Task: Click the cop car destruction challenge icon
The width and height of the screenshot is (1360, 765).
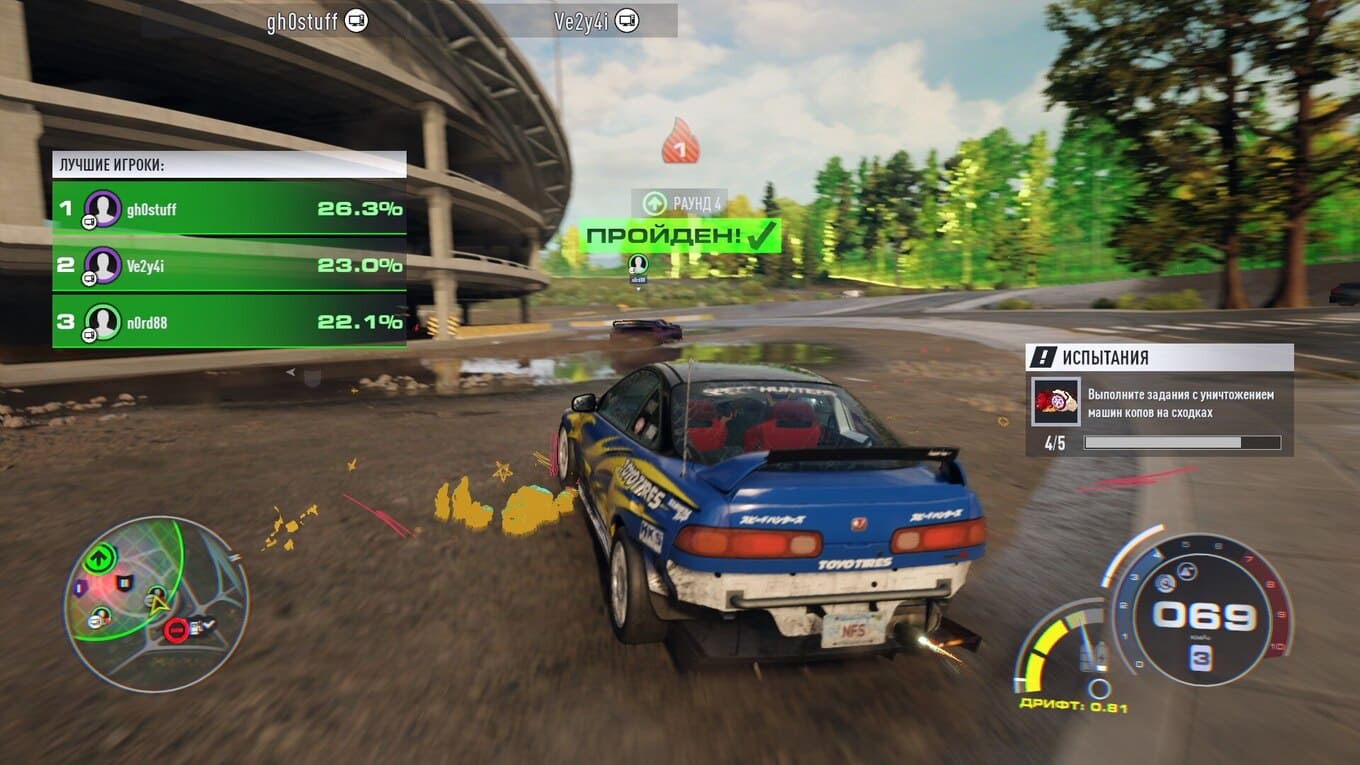Action: [x=1056, y=401]
